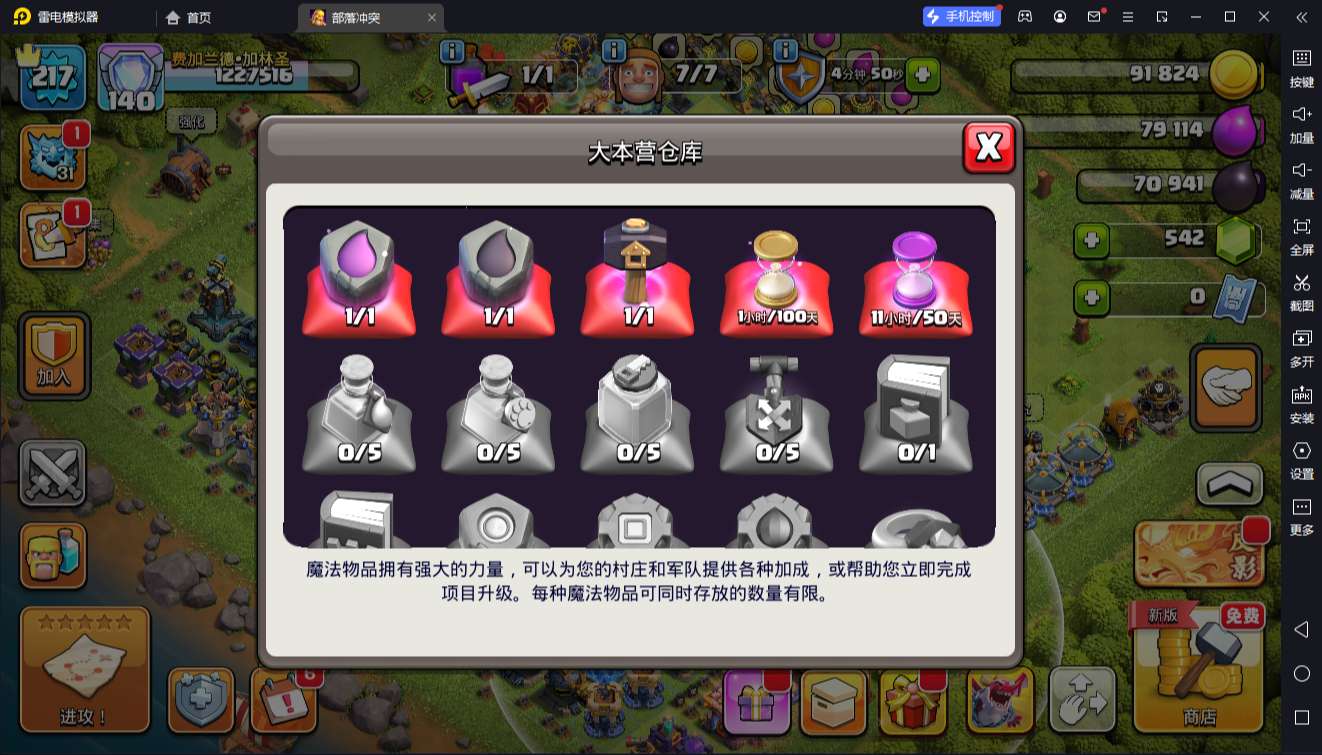Select the 部落冲突 game tab
This screenshot has height=755, width=1322.
coord(350,17)
